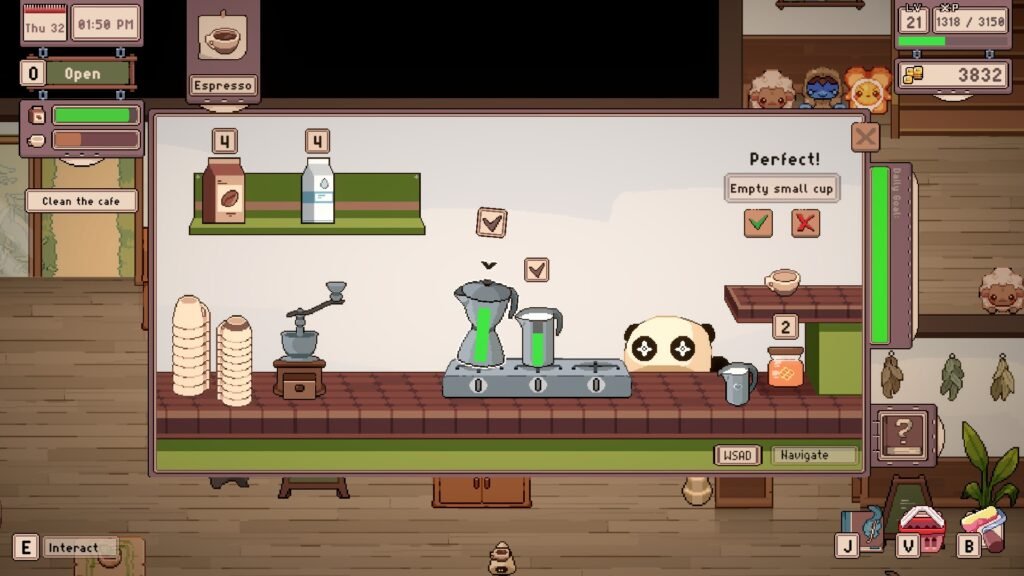The image size is (1024, 576).
Task: Pick up the coffee beans bag
Action: (223, 190)
